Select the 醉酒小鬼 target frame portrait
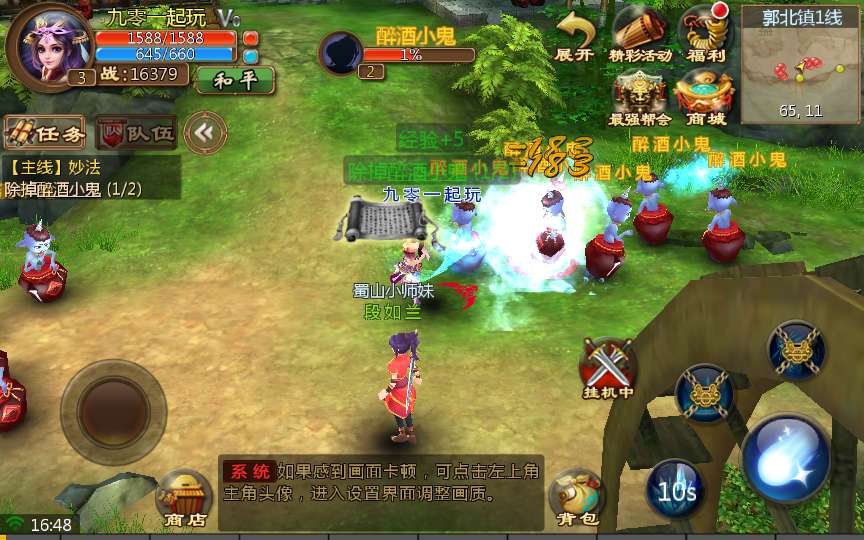 (343, 51)
